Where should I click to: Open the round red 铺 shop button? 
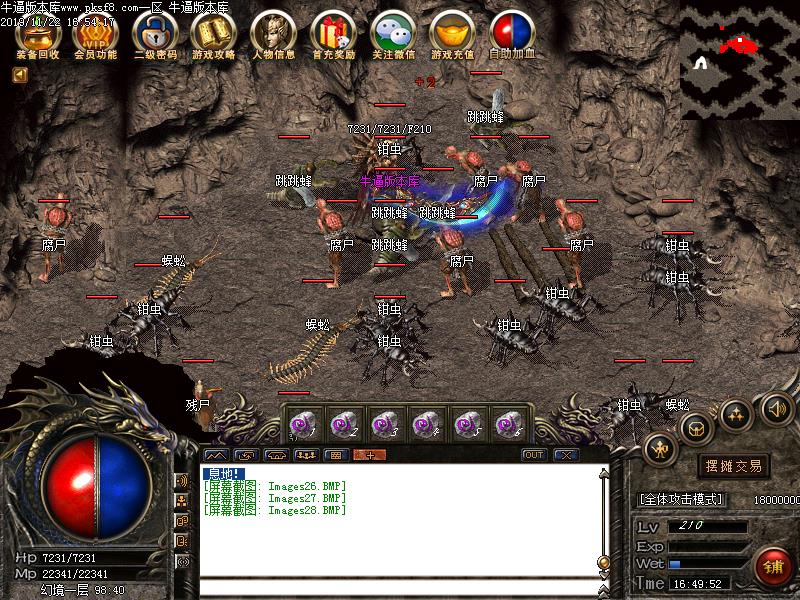pyautogui.click(x=772, y=566)
